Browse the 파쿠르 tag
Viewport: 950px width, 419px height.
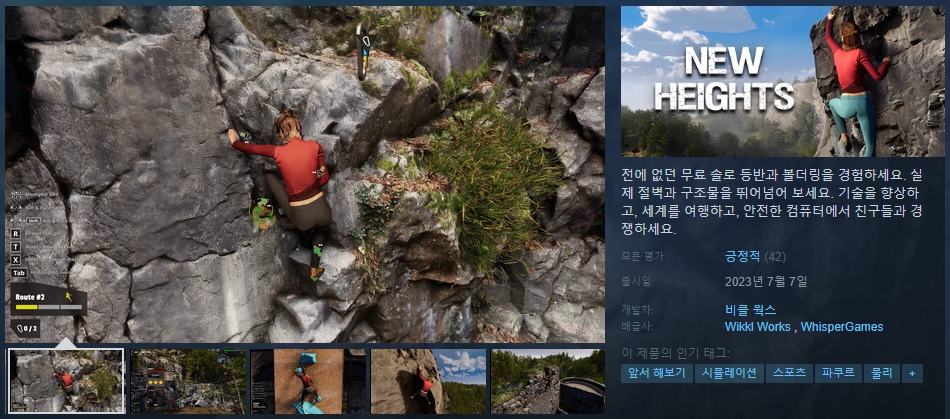[x=837, y=373]
